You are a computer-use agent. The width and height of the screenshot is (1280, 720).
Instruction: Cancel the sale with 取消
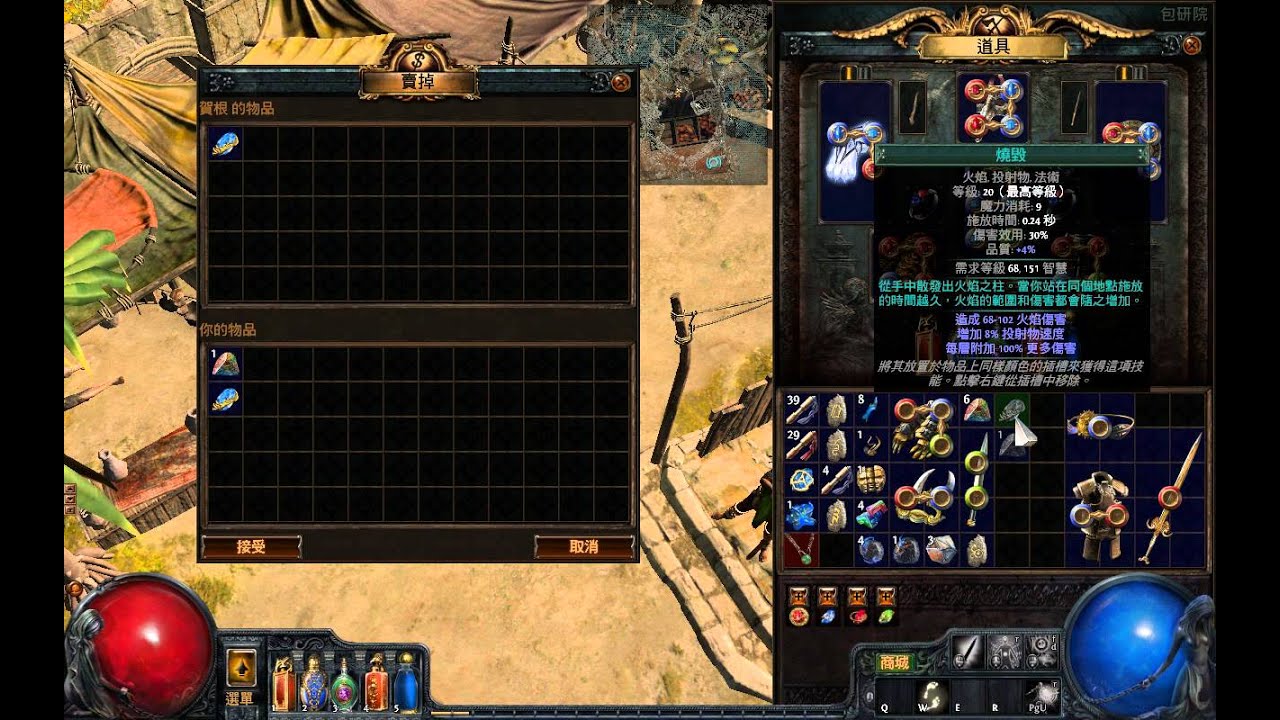pos(584,547)
